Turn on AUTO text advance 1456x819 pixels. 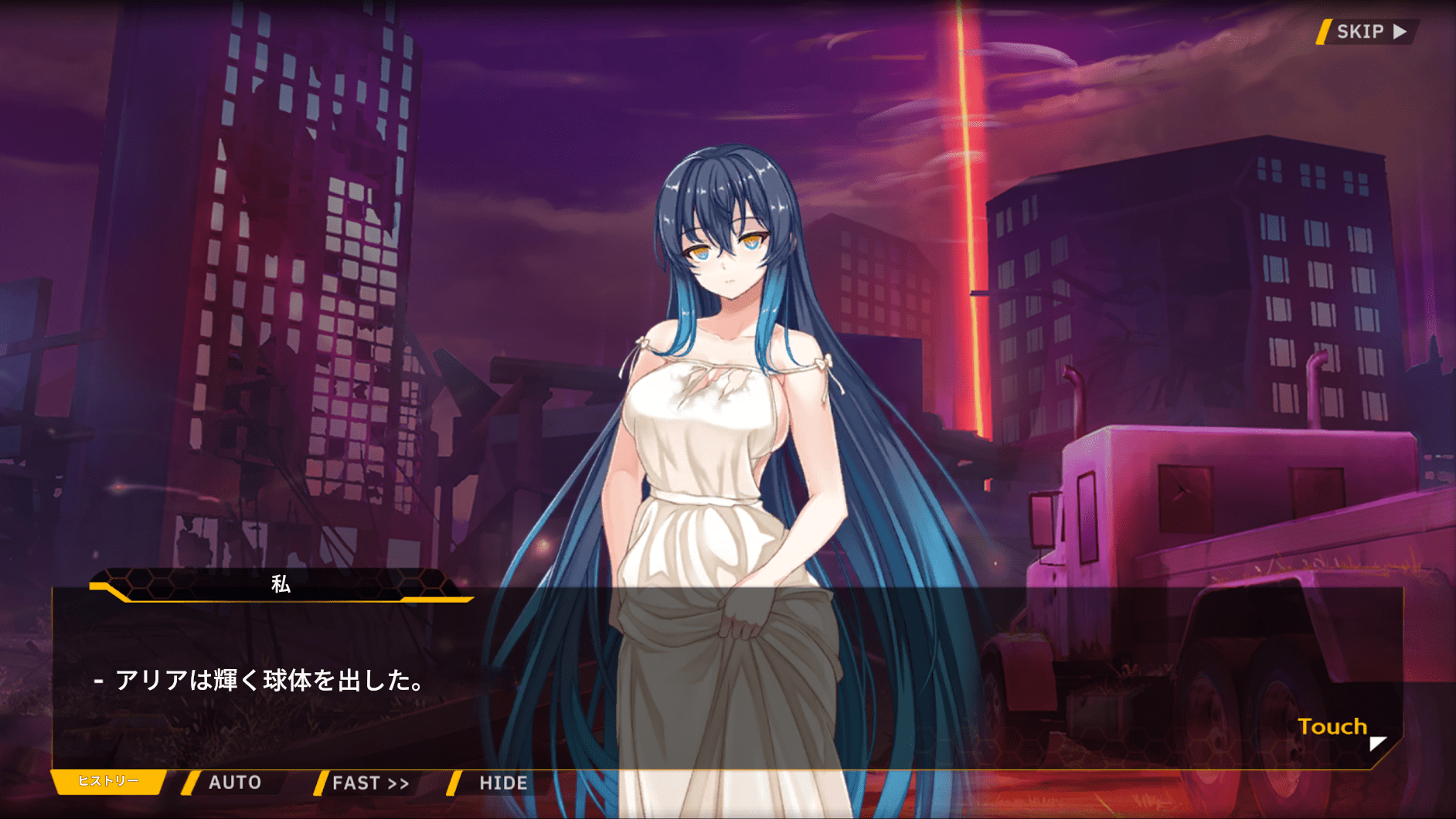pyautogui.click(x=233, y=783)
